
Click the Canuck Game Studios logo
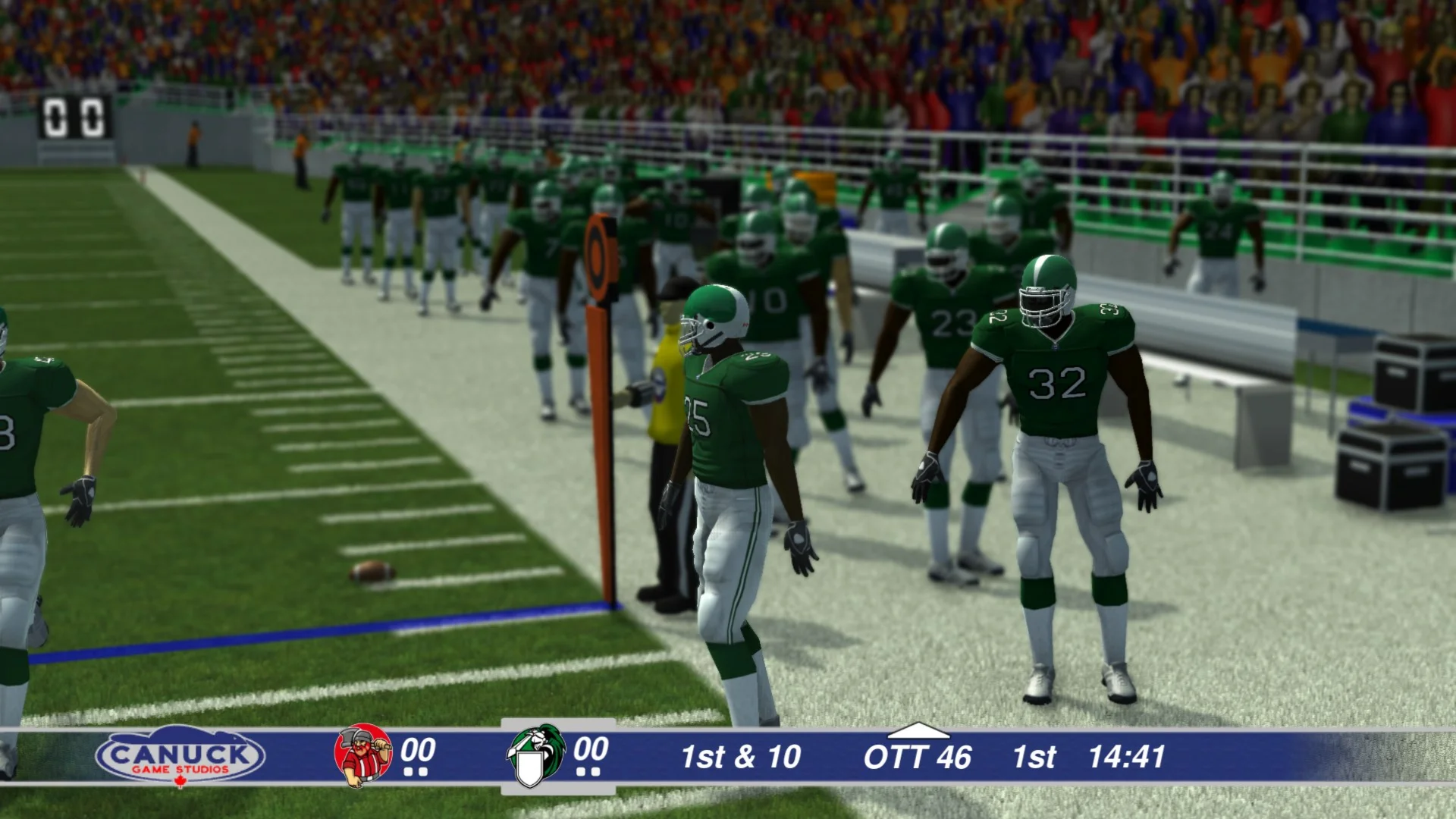pyautogui.click(x=180, y=757)
